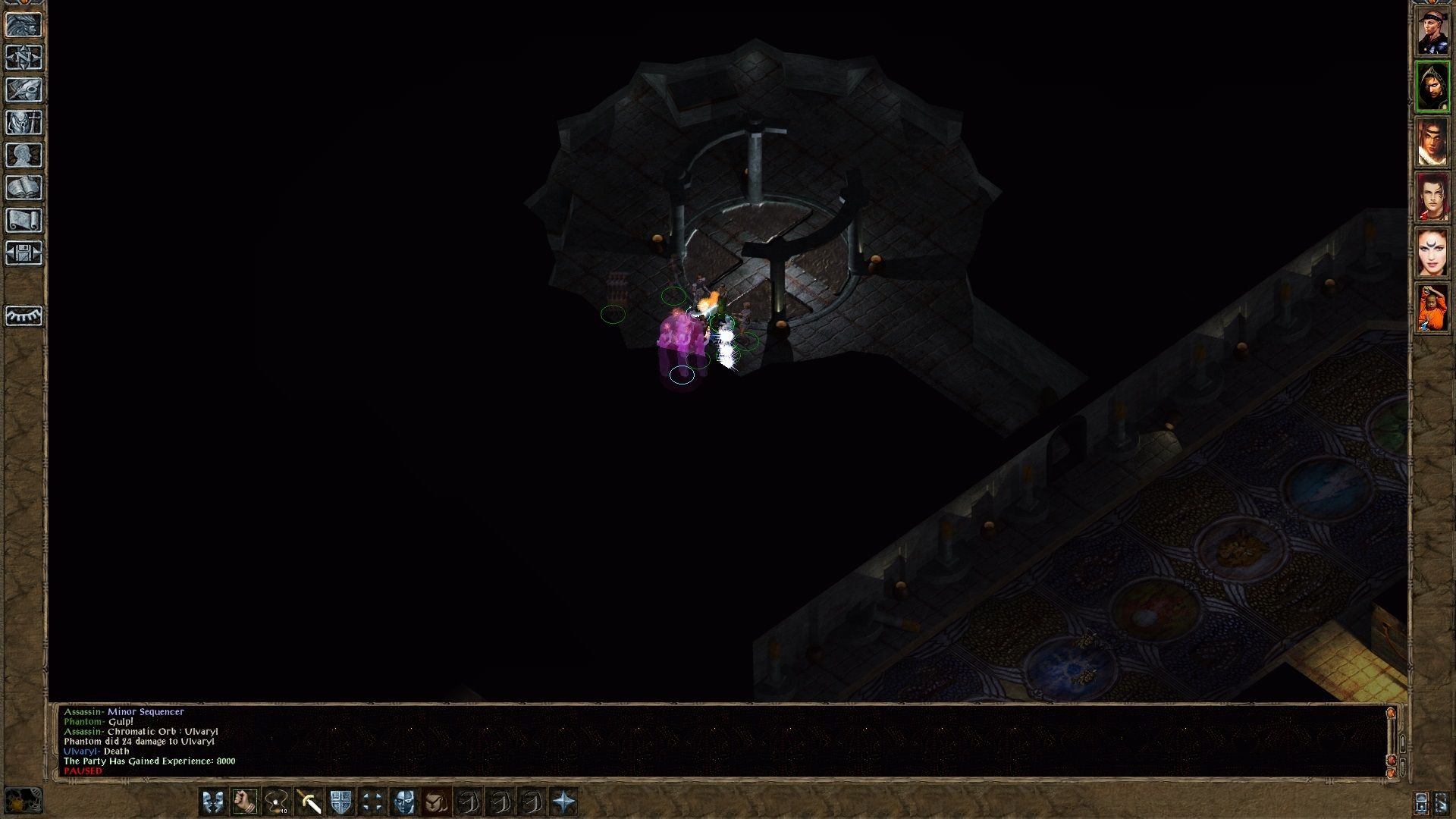
Task: Select the green-hooded character portrait
Action: tap(1432, 87)
